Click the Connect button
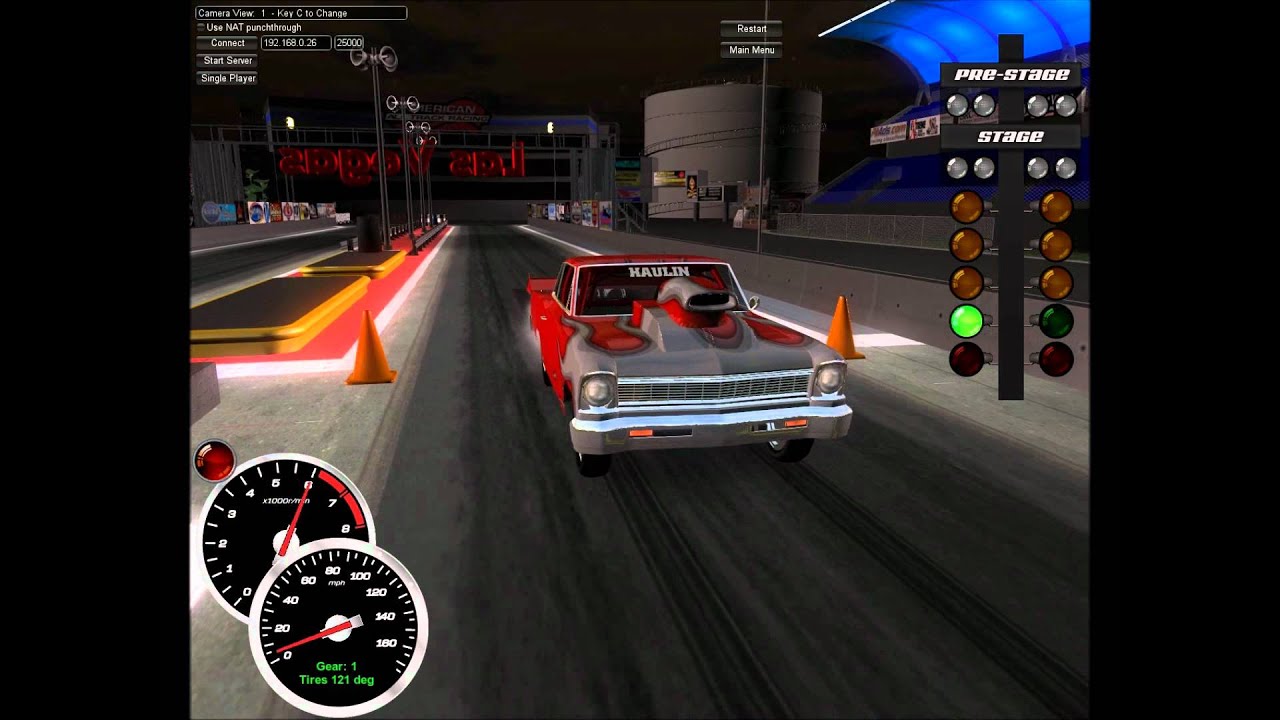This screenshot has width=1280, height=720. (x=228, y=43)
